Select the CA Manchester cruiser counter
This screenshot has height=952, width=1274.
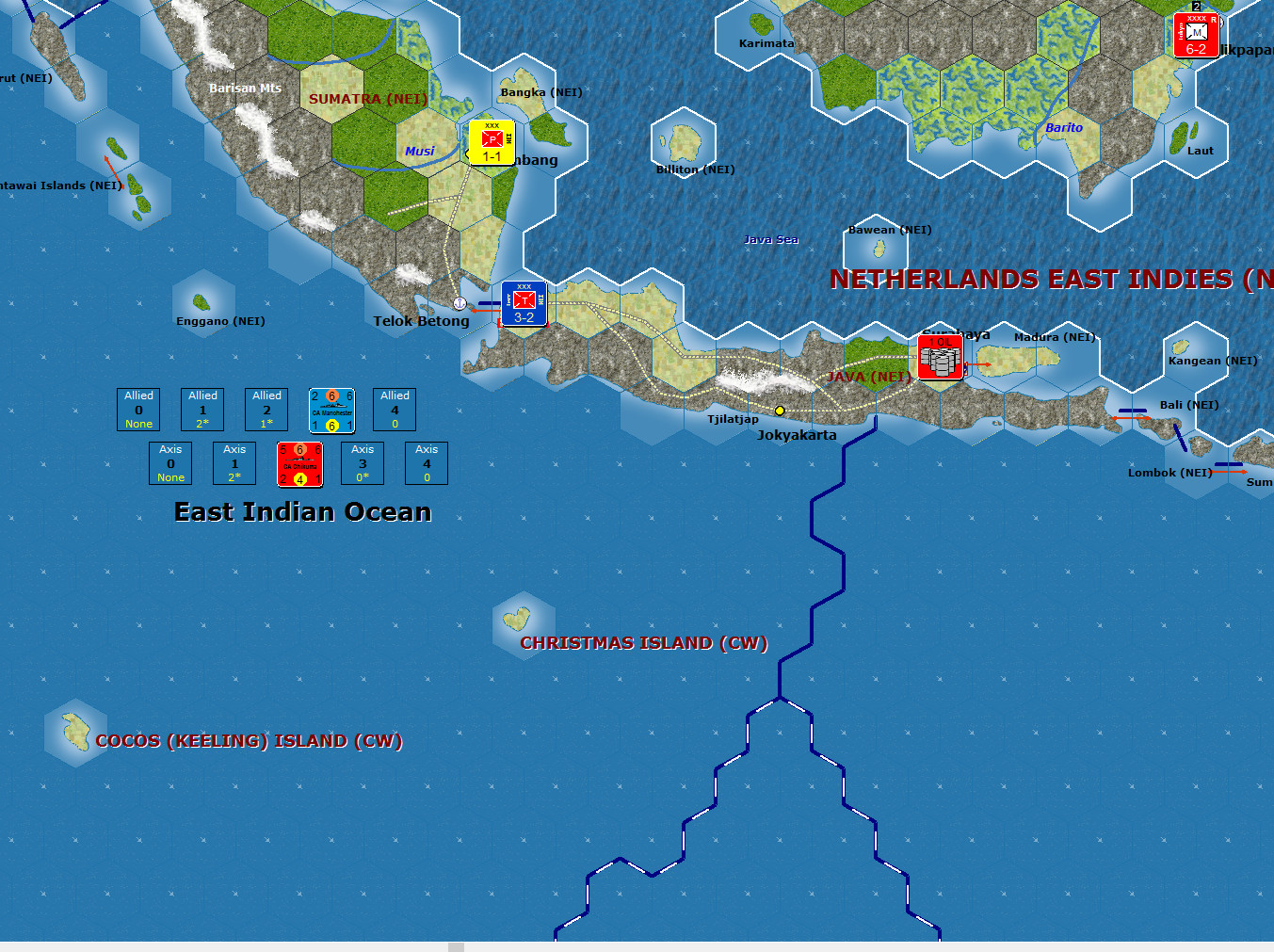[331, 410]
